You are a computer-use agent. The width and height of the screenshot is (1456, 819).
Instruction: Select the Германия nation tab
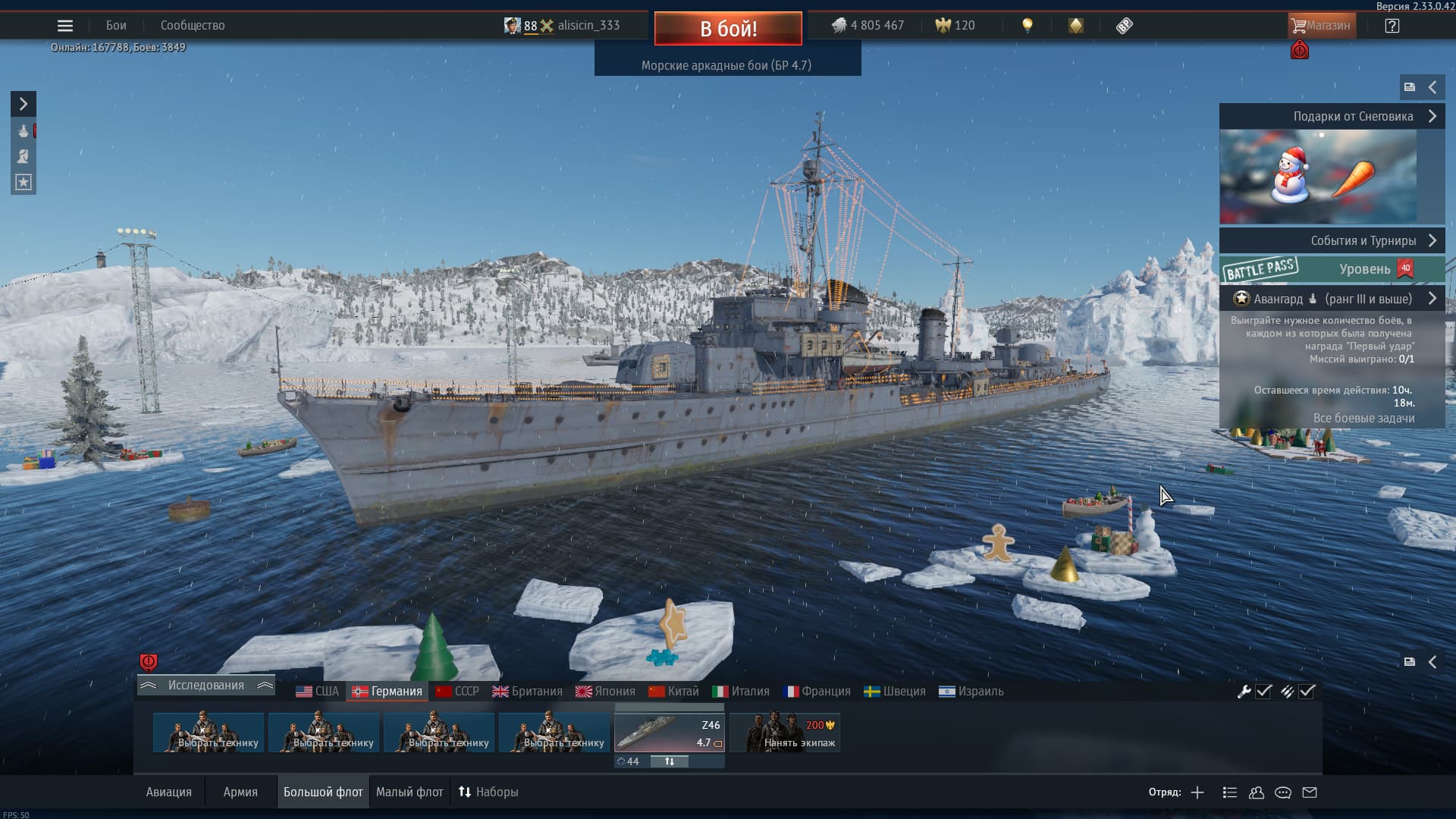click(x=388, y=692)
